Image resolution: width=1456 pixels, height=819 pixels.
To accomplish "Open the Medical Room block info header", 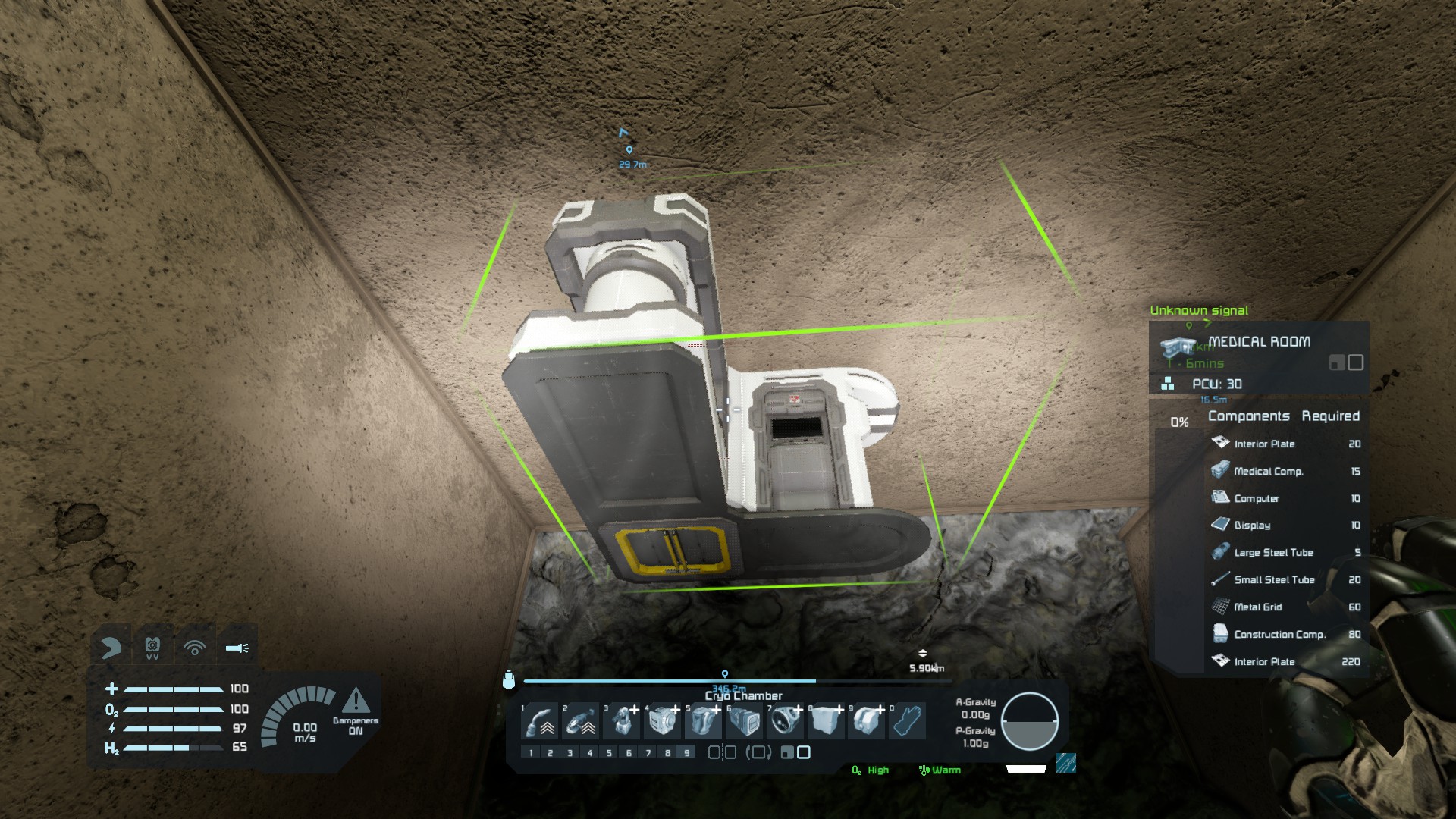I will (1259, 342).
